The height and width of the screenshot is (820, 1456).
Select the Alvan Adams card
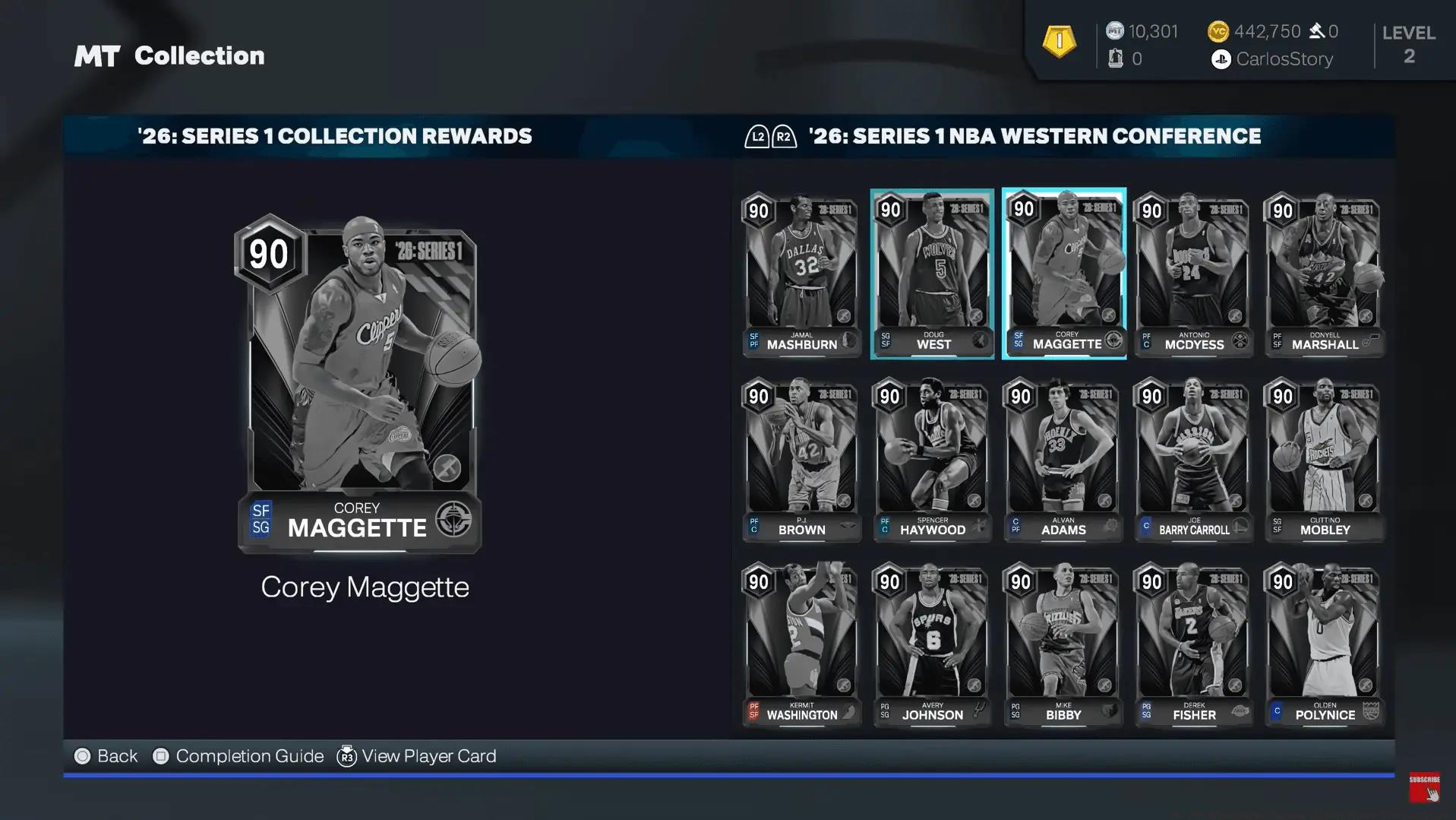point(1063,459)
